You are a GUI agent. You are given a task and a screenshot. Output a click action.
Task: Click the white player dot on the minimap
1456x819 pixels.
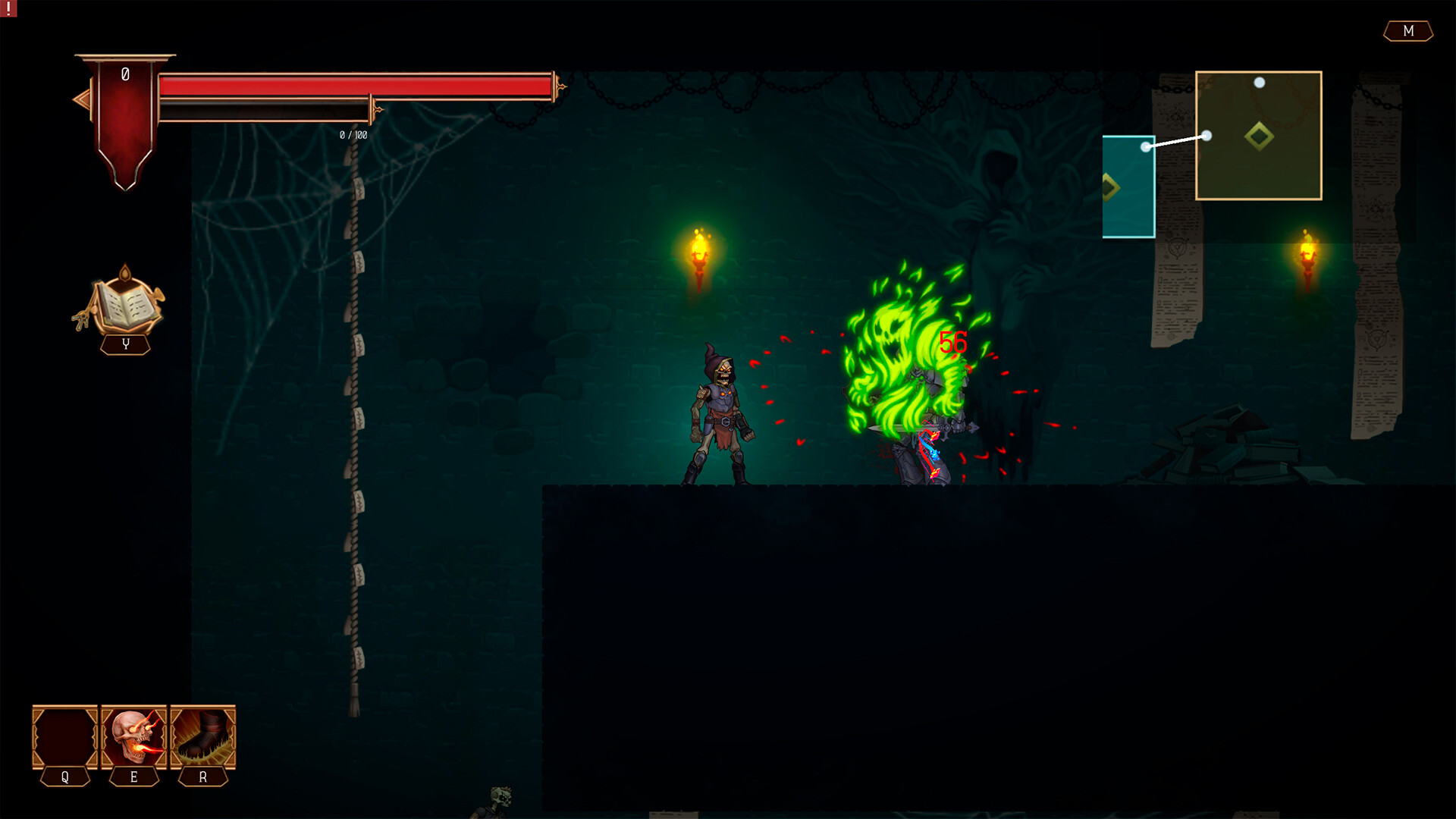(x=1207, y=134)
